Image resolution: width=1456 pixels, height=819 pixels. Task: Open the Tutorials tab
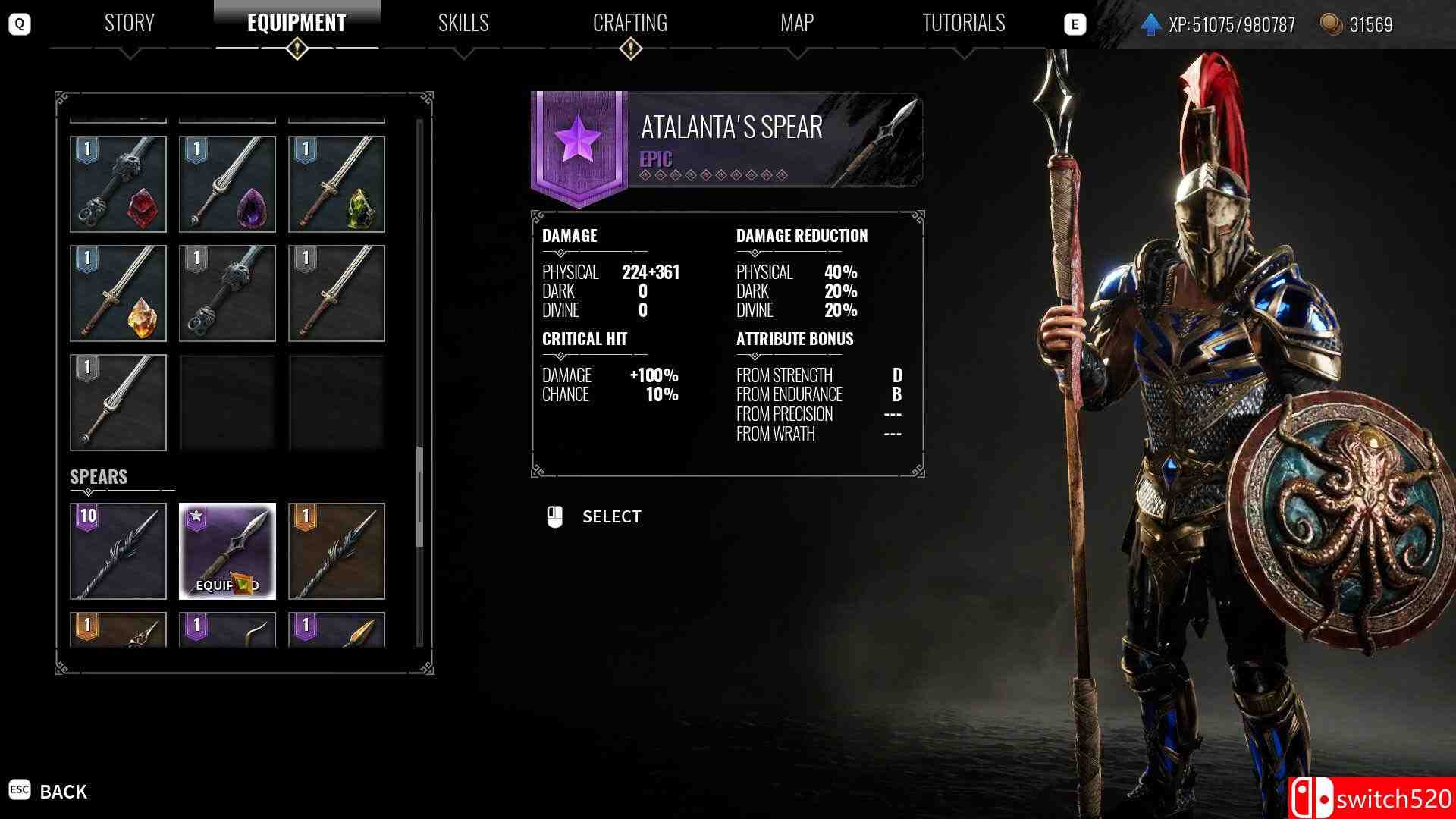(x=964, y=24)
